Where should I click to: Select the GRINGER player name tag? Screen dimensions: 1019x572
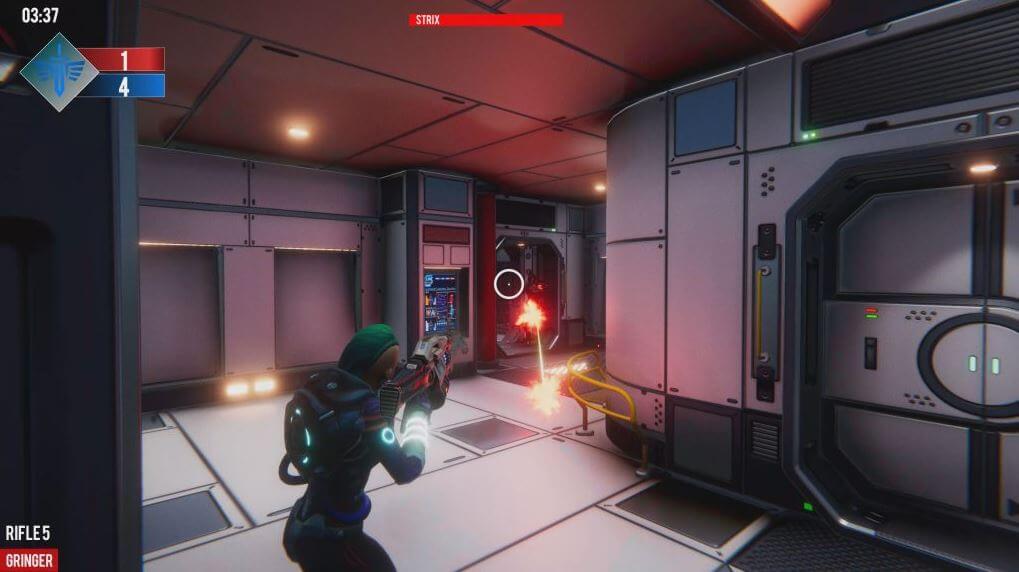(29, 560)
